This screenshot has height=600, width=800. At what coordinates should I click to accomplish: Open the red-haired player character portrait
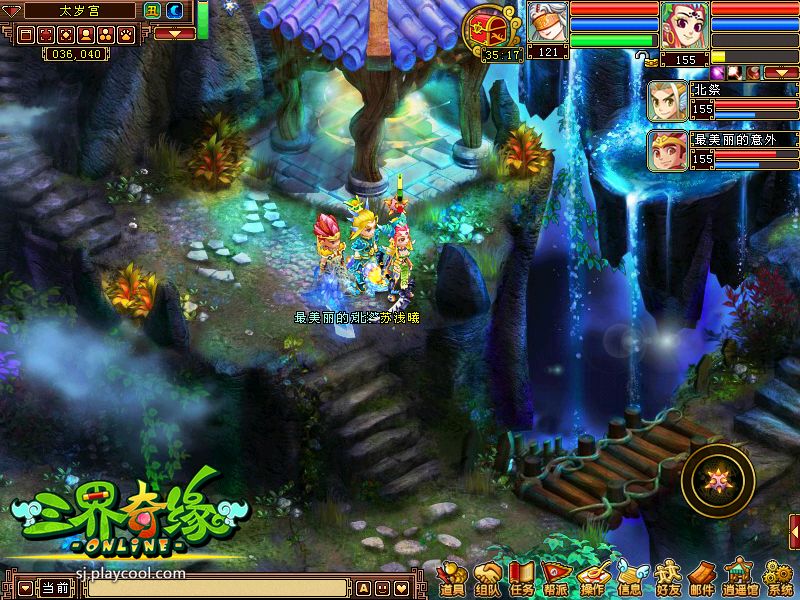pyautogui.click(x=685, y=27)
